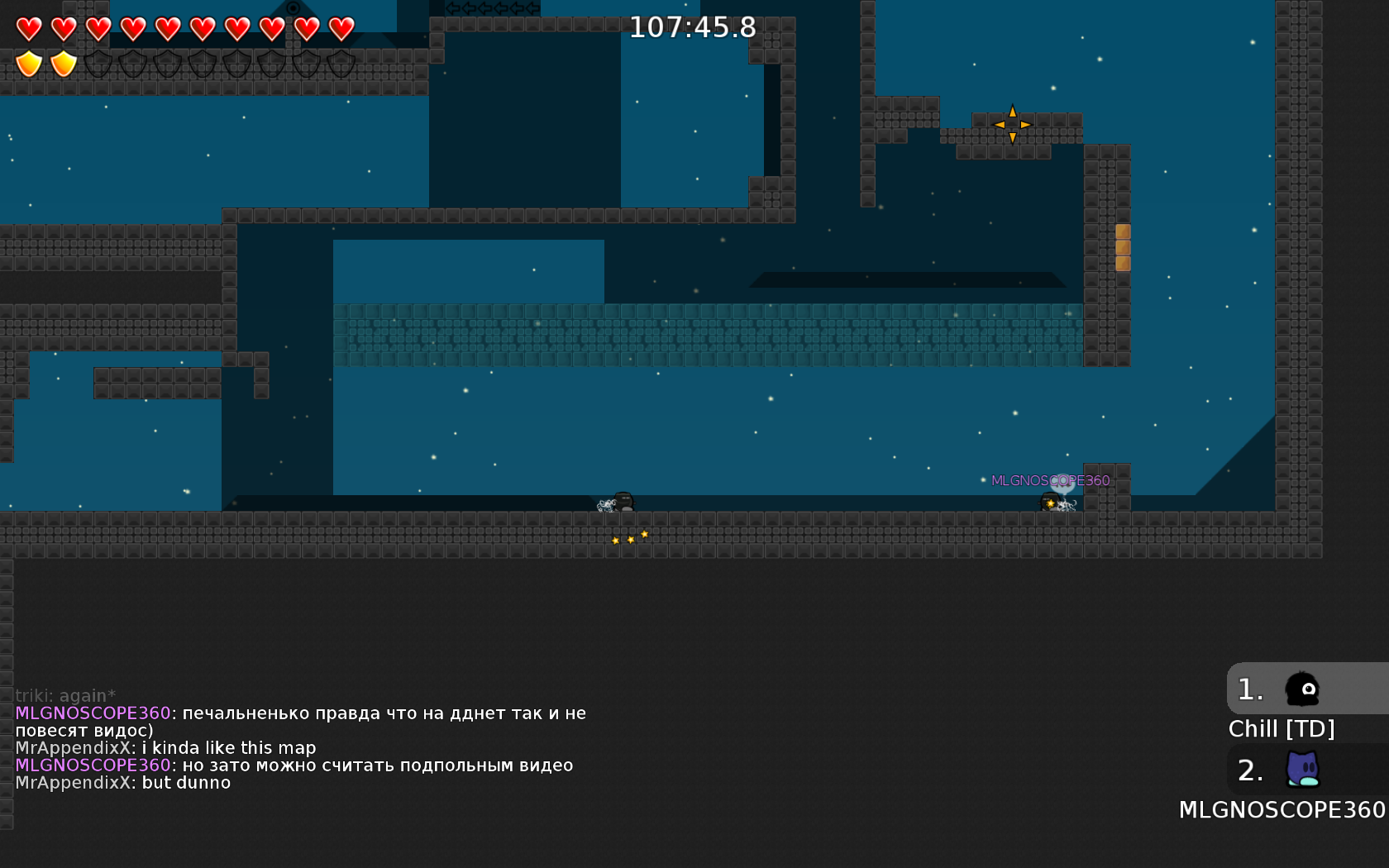Expand the rank 2 leaderboard entry
1389x868 pixels.
pos(1250,771)
